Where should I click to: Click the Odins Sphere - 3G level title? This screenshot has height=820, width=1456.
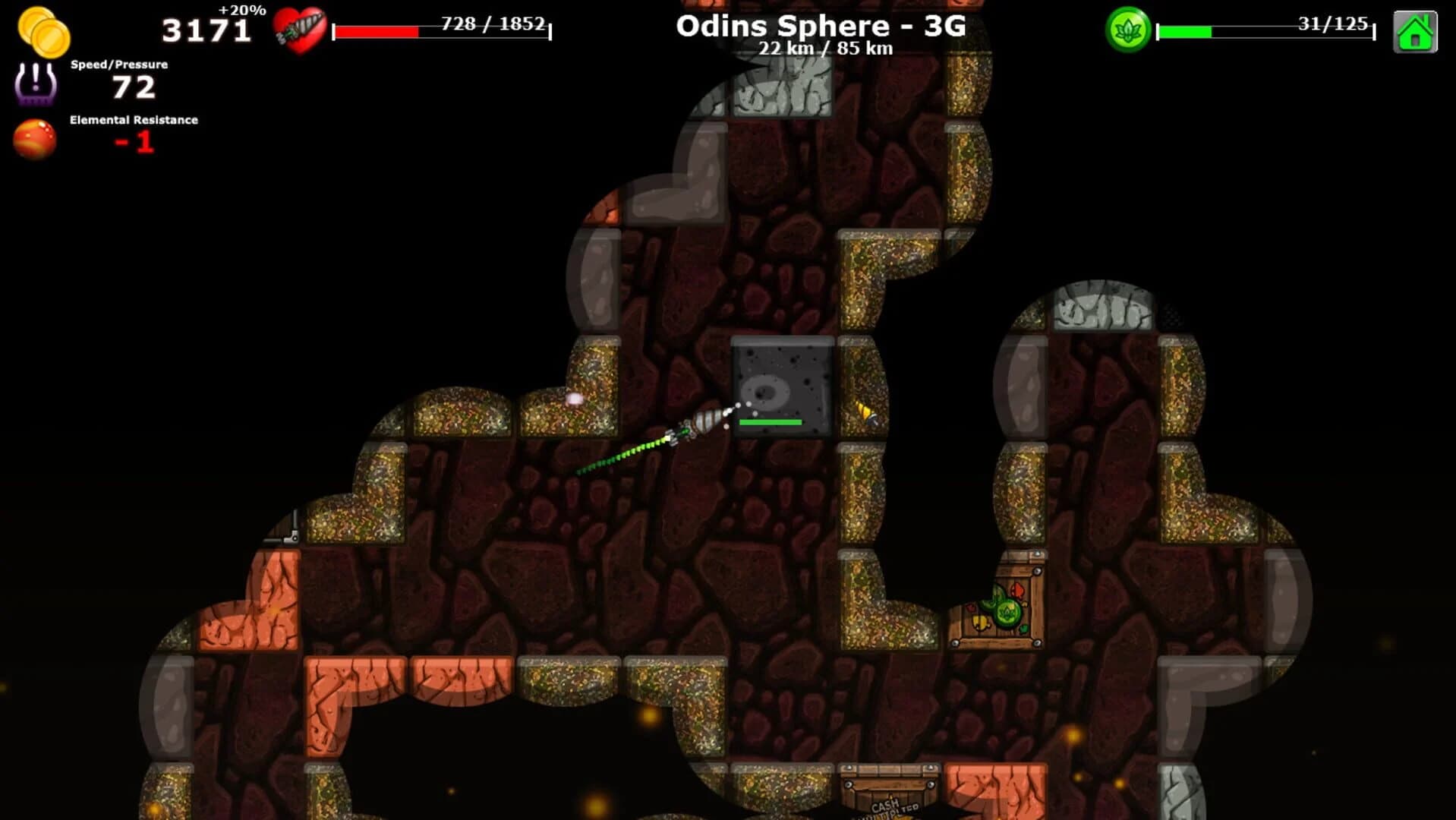pos(821,25)
